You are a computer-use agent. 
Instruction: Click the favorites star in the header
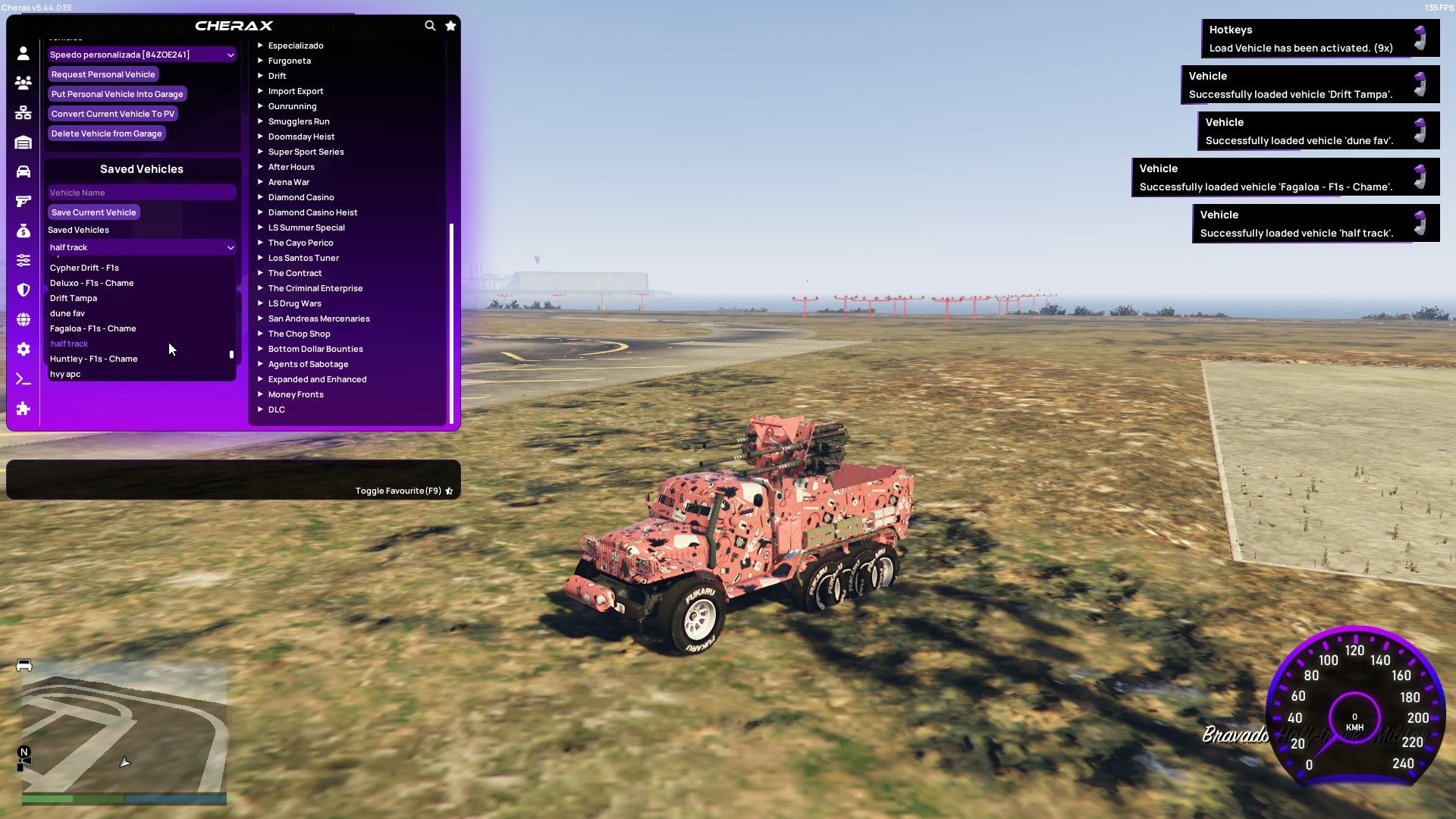tap(450, 25)
